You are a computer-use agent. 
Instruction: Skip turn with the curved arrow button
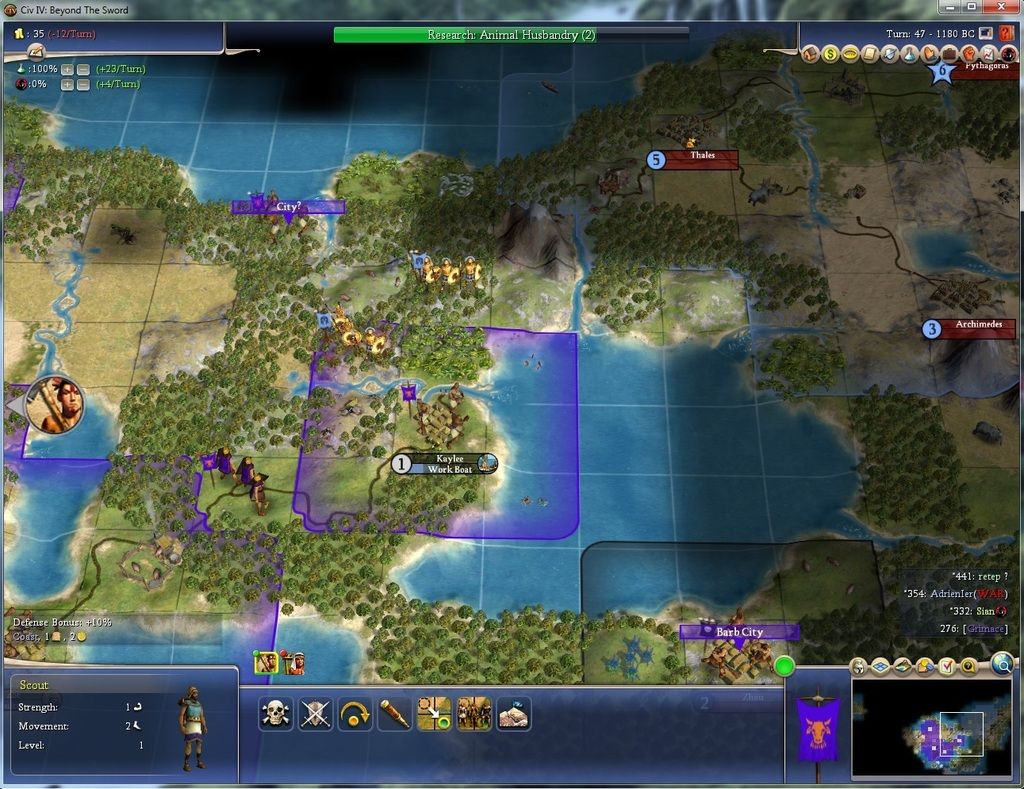point(355,714)
